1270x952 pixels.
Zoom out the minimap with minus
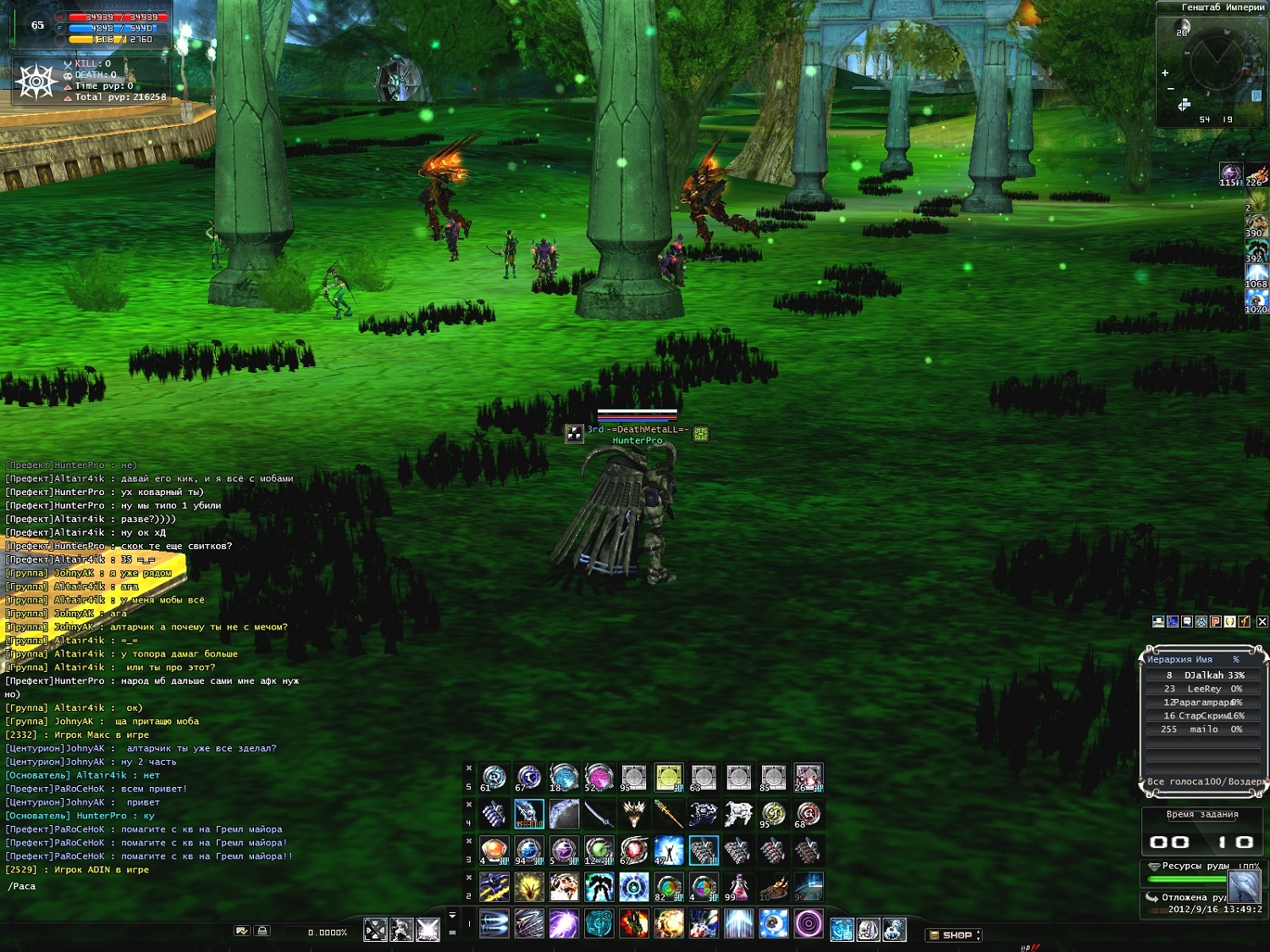pos(1171,88)
